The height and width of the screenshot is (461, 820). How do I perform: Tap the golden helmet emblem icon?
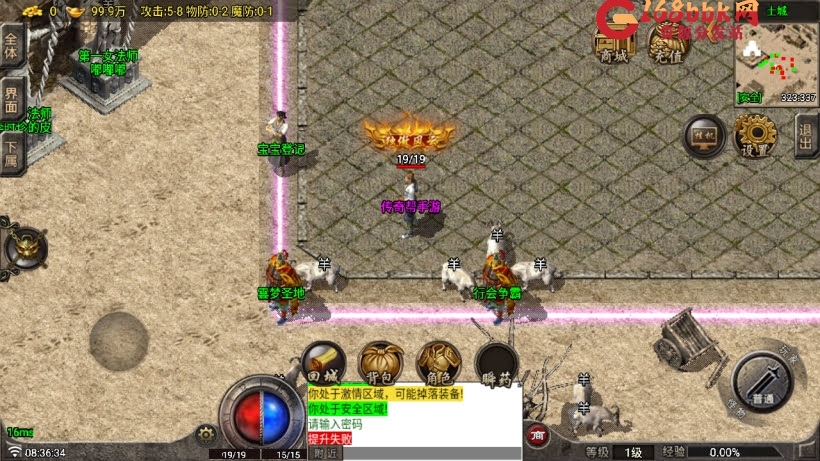point(25,247)
